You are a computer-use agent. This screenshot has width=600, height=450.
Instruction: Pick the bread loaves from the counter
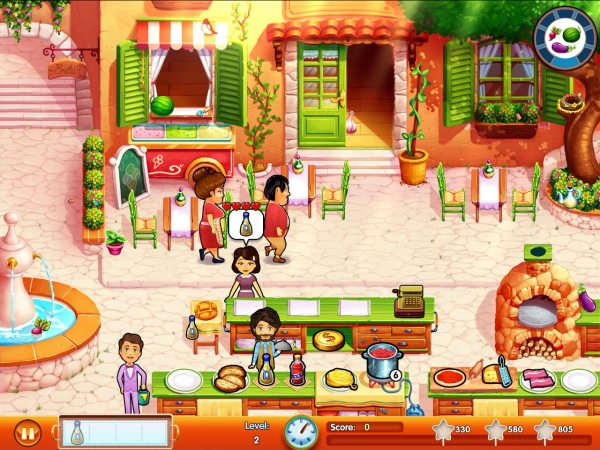(232, 378)
